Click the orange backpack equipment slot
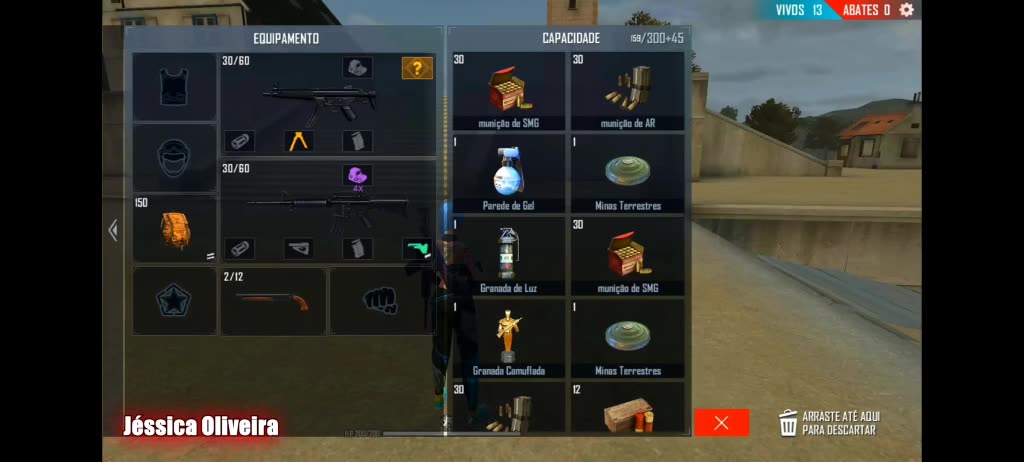This screenshot has width=1024, height=462. (175, 229)
